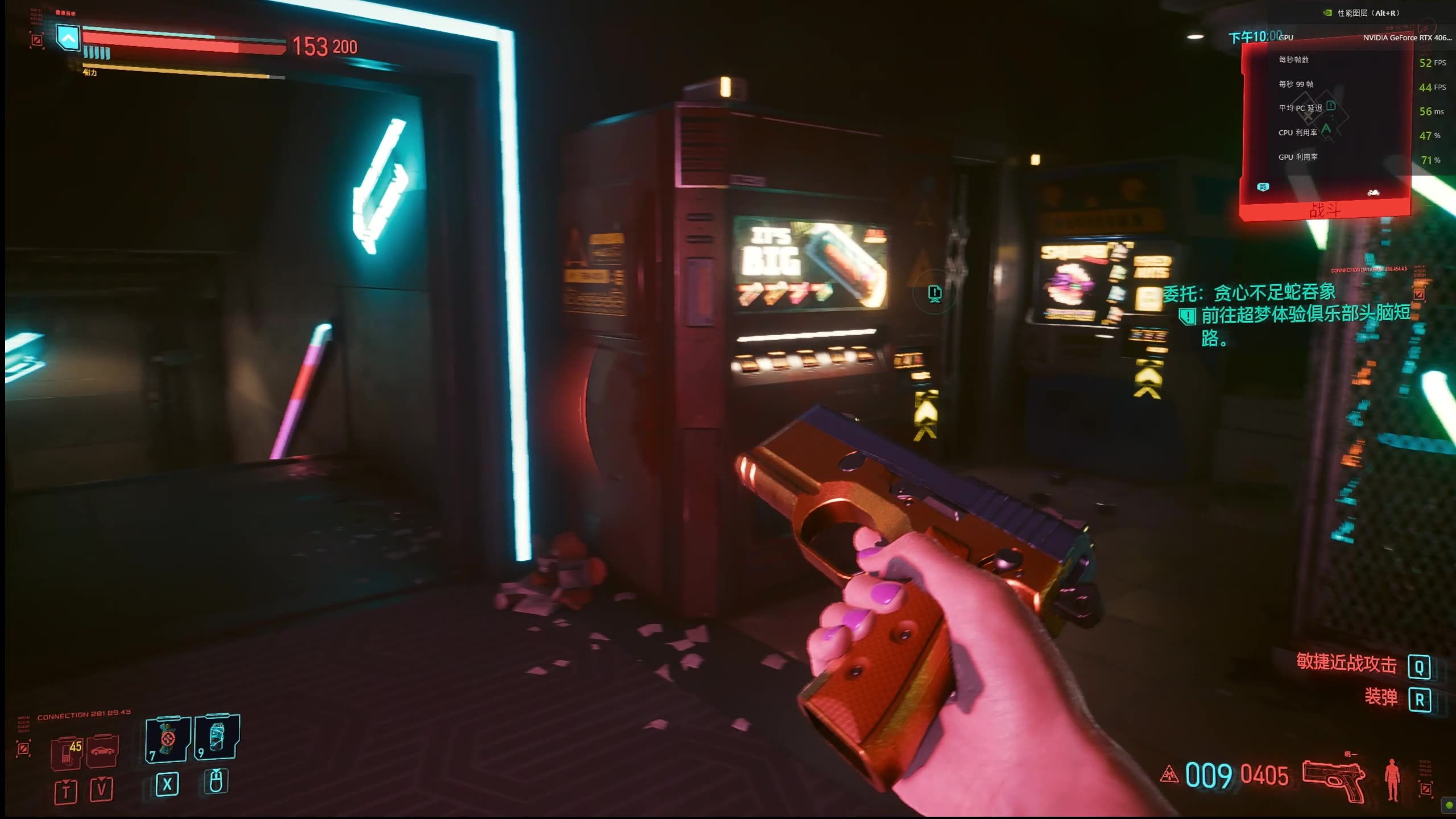1456x819 pixels.
Task: Click the cyan level badge beside health
Action: coord(68,39)
